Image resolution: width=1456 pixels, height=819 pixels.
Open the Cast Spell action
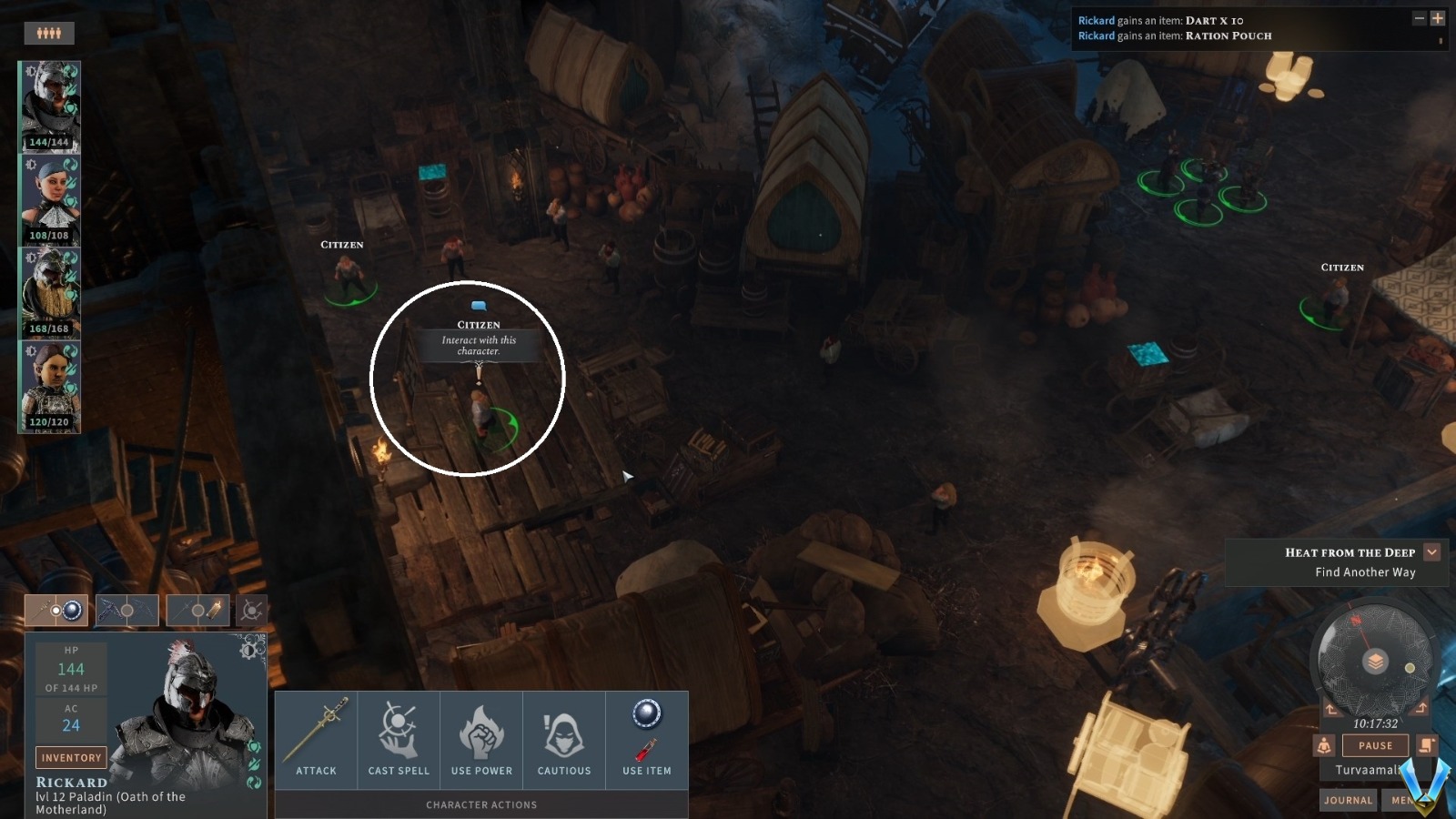[x=399, y=739]
